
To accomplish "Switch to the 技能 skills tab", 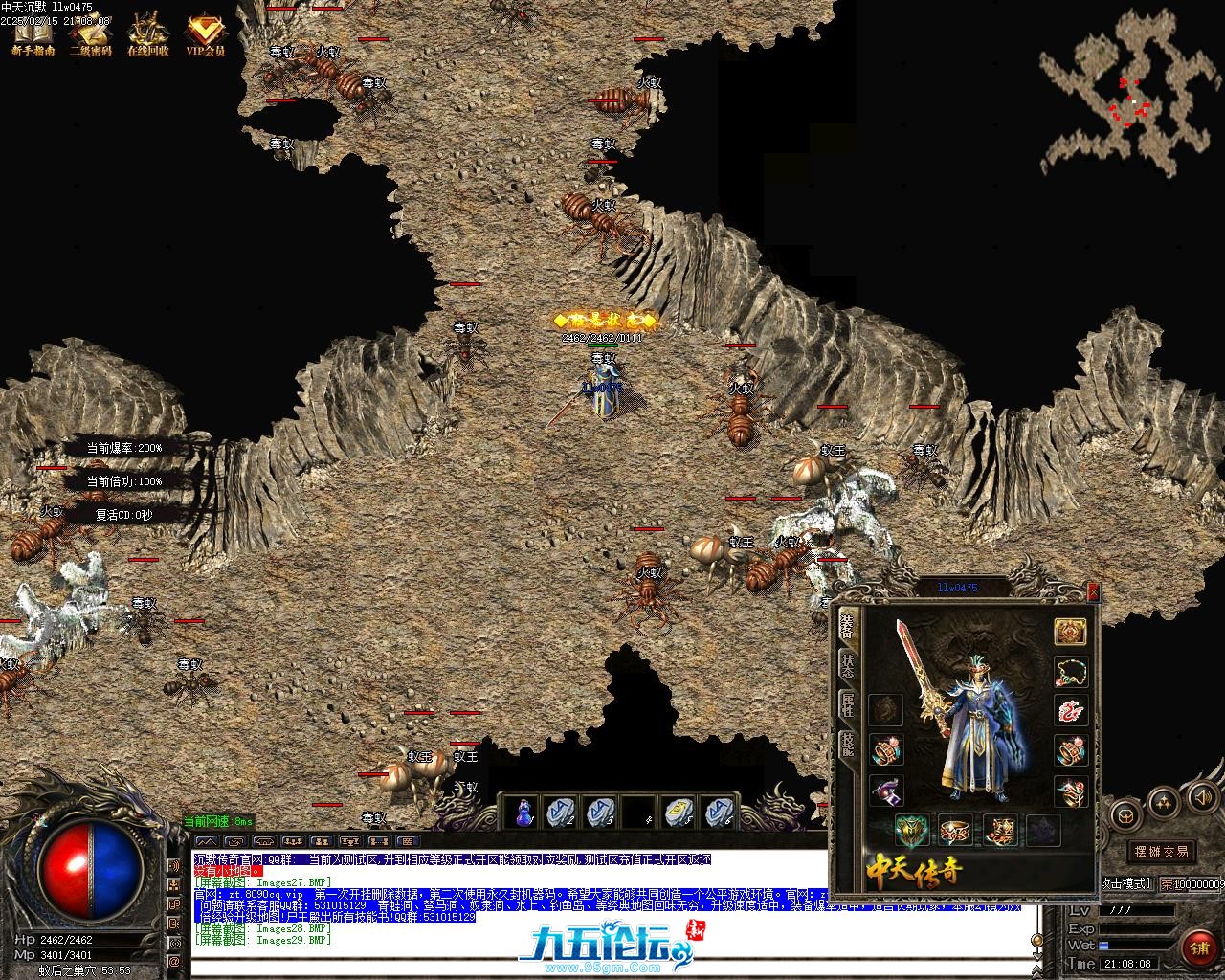I will coord(847,745).
